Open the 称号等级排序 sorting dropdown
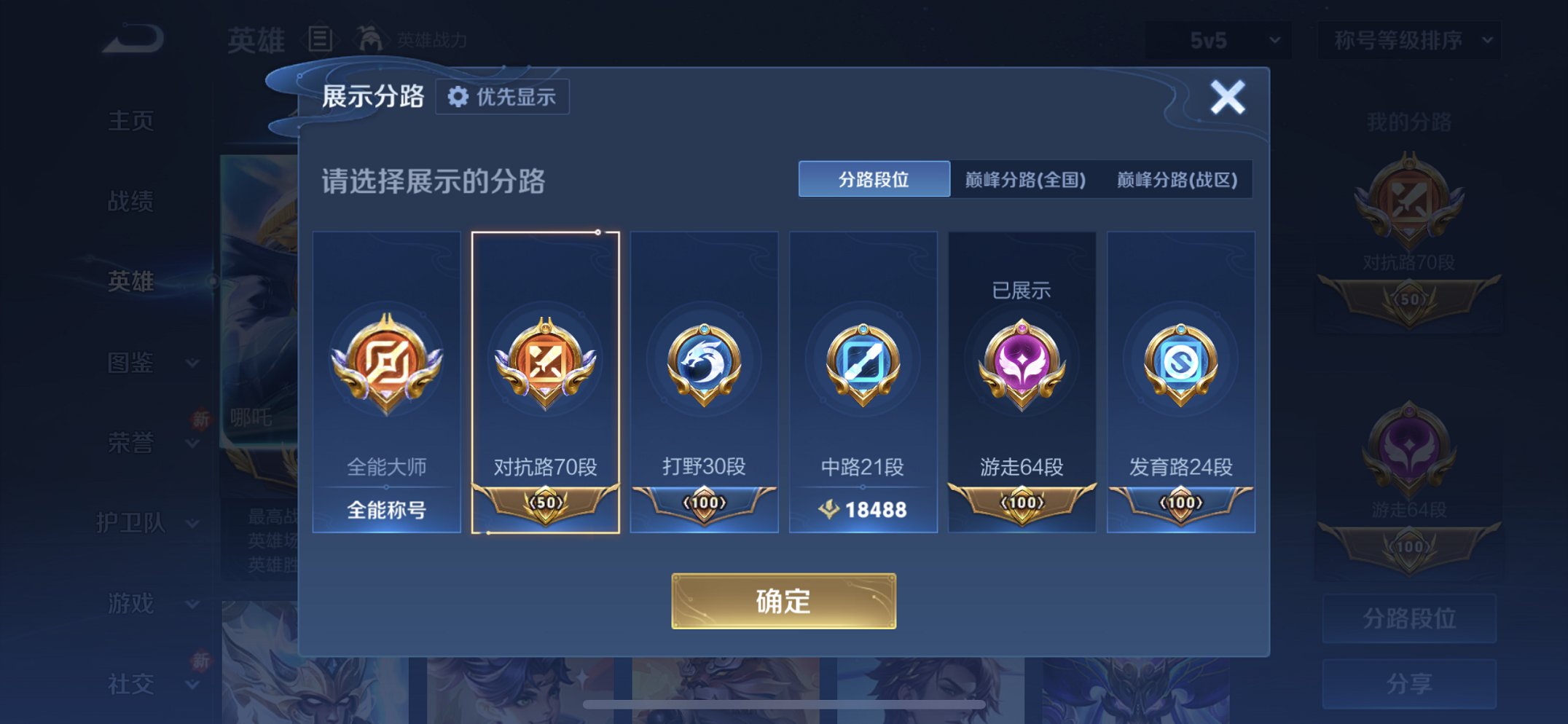This screenshot has height=724, width=1568. [1406, 42]
